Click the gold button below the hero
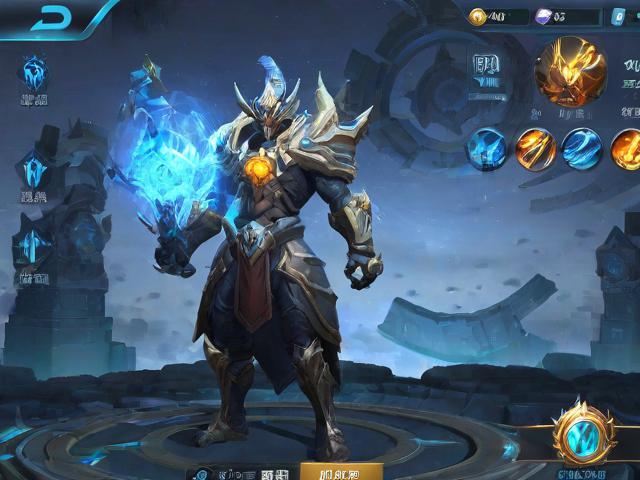The height and width of the screenshot is (480, 640). coord(341,470)
